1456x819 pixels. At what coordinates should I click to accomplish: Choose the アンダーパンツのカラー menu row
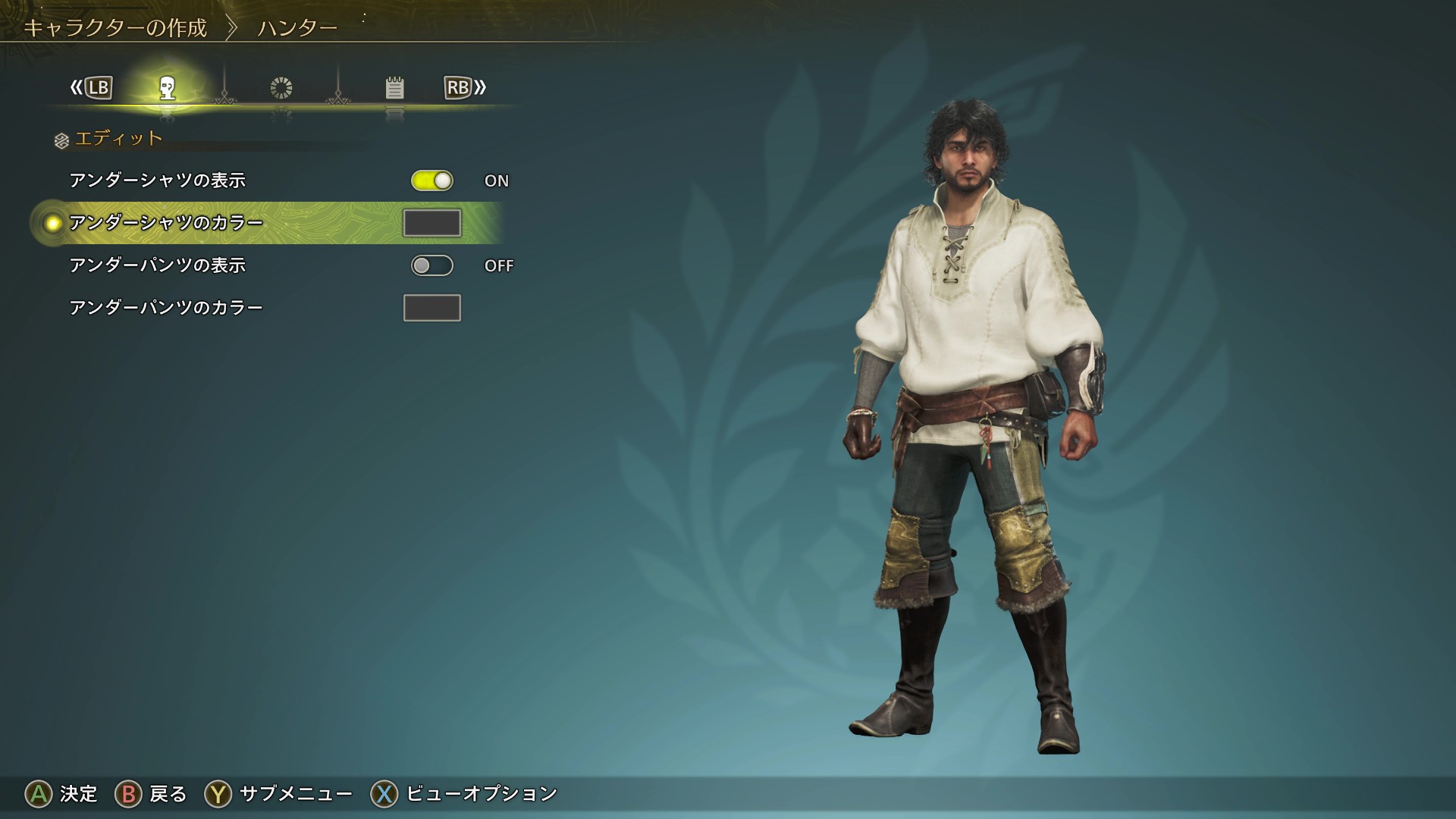pyautogui.click(x=166, y=308)
